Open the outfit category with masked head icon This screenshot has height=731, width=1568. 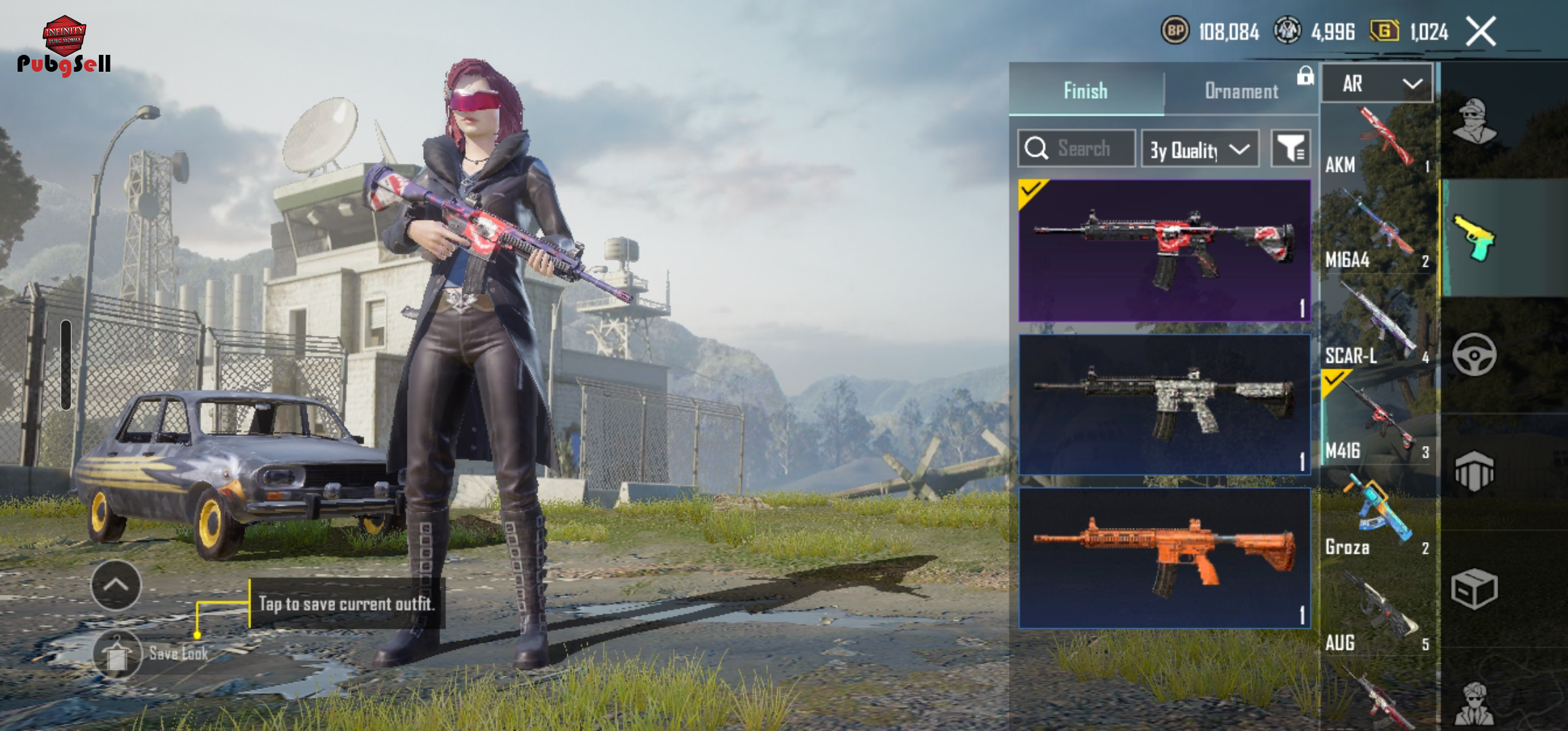point(1474,122)
